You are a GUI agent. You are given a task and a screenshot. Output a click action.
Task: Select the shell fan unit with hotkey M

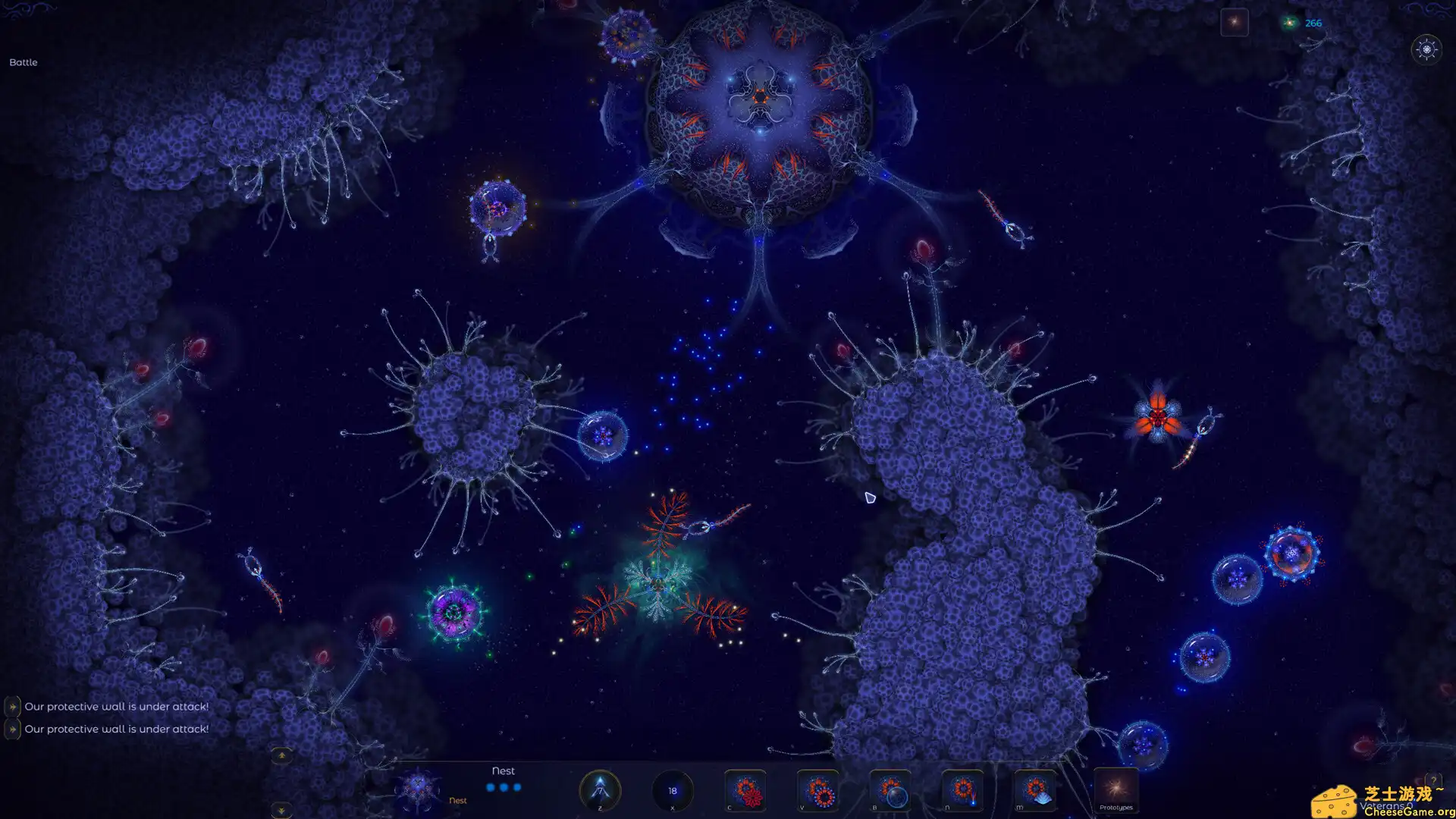pyautogui.click(x=1035, y=791)
